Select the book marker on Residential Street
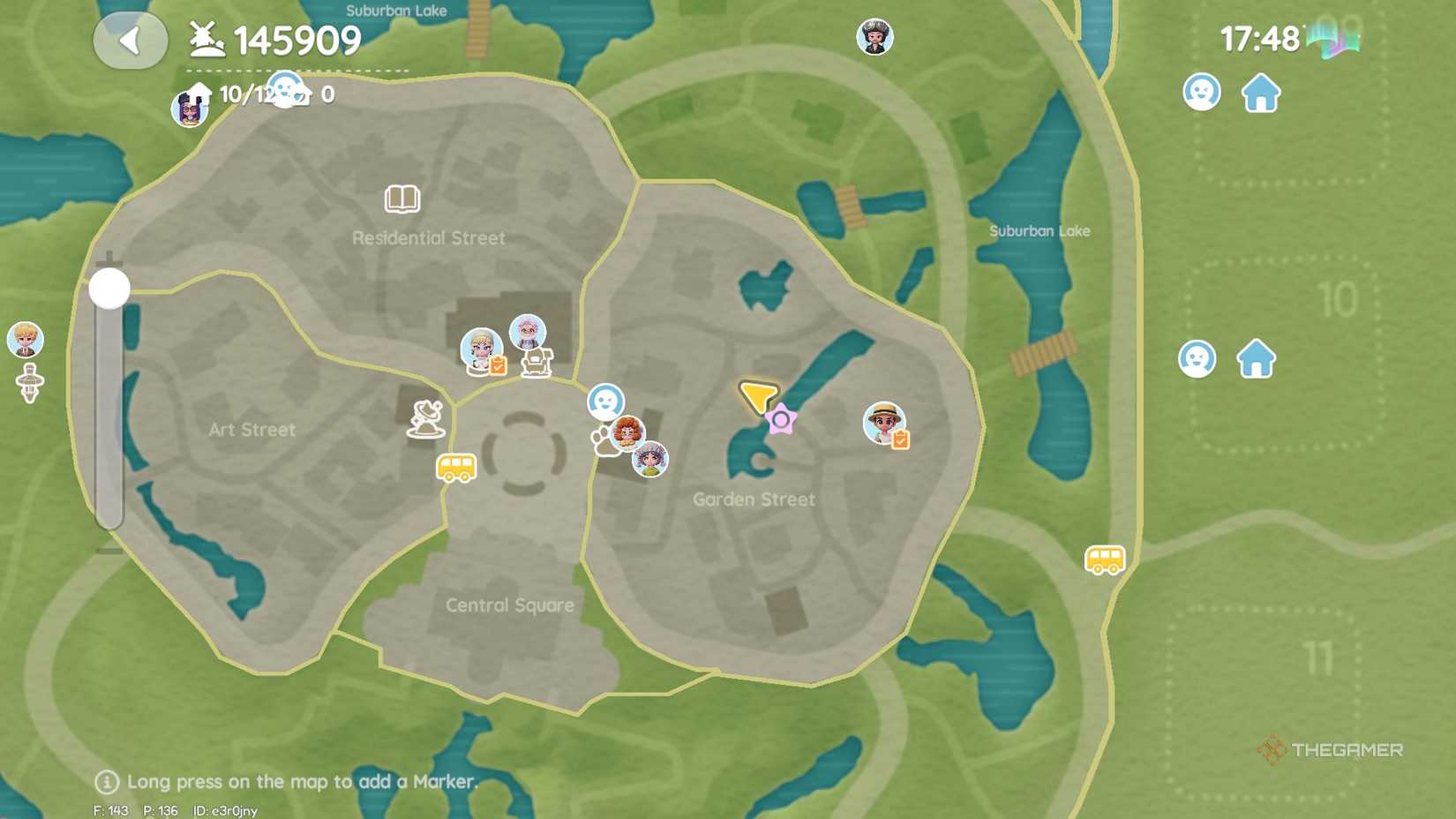The height and width of the screenshot is (819, 1456). [402, 199]
